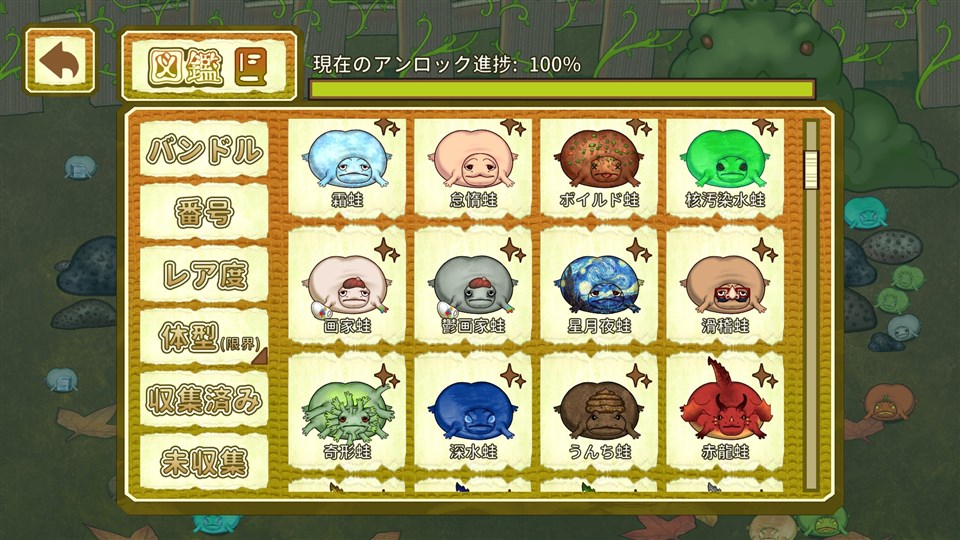Screen dimensions: 960x540
Task: View the 星月夜蛙 frog
Action: (x=598, y=291)
